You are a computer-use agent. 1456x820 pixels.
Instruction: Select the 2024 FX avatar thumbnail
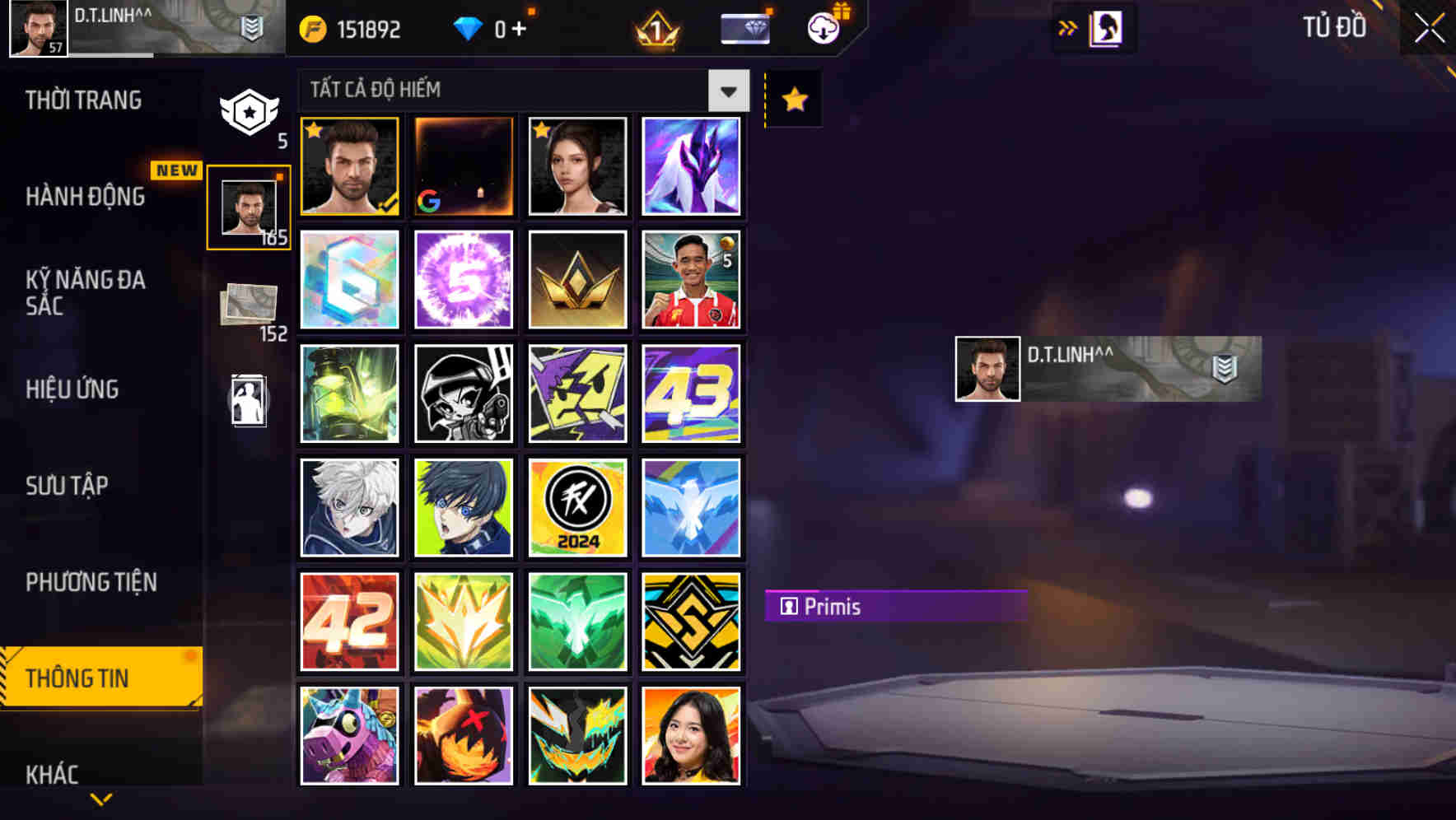point(577,507)
